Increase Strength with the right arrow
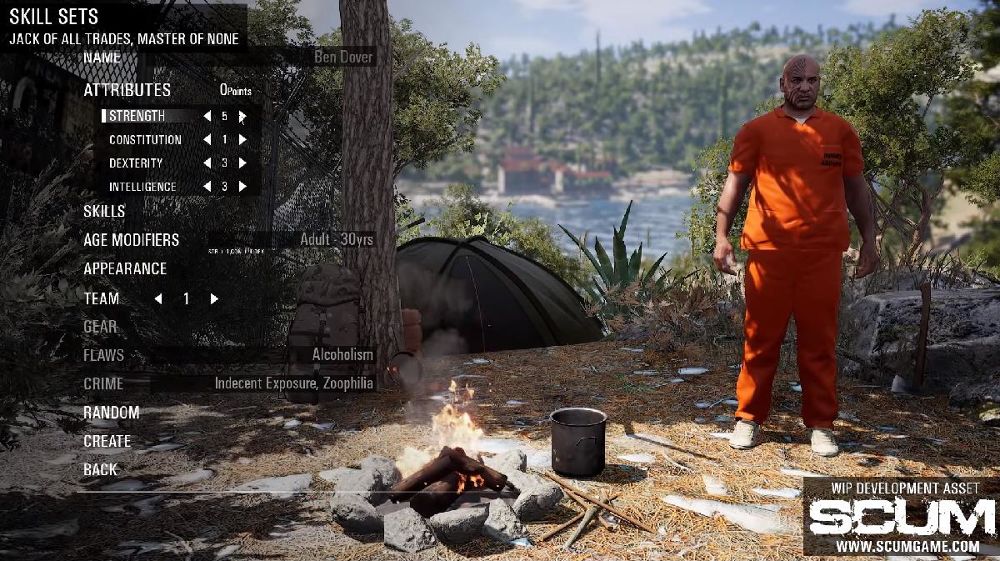The height and width of the screenshot is (561, 1000). tap(242, 116)
